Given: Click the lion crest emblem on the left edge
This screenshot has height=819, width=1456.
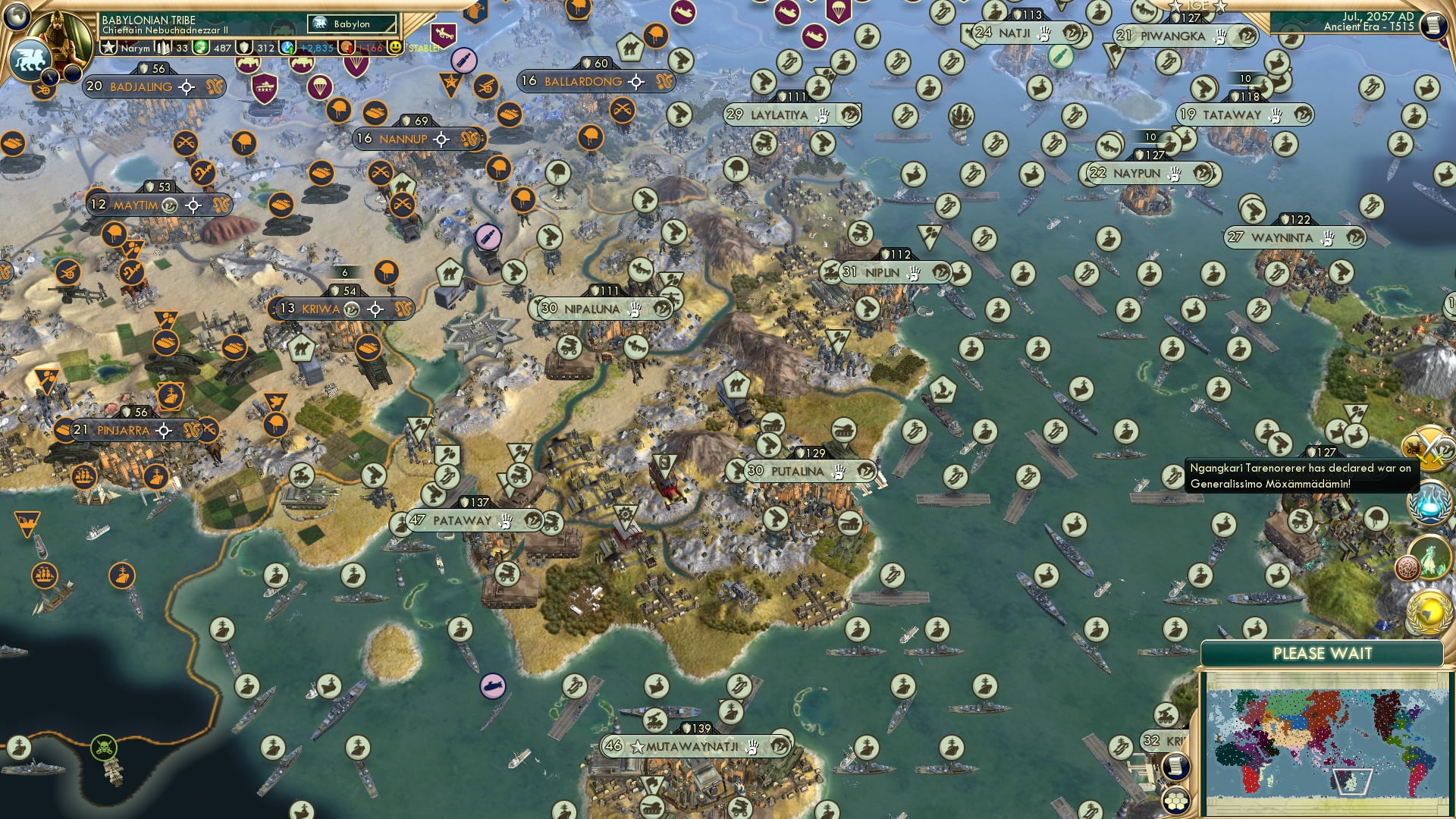Looking at the screenshot, I should coord(32,58).
